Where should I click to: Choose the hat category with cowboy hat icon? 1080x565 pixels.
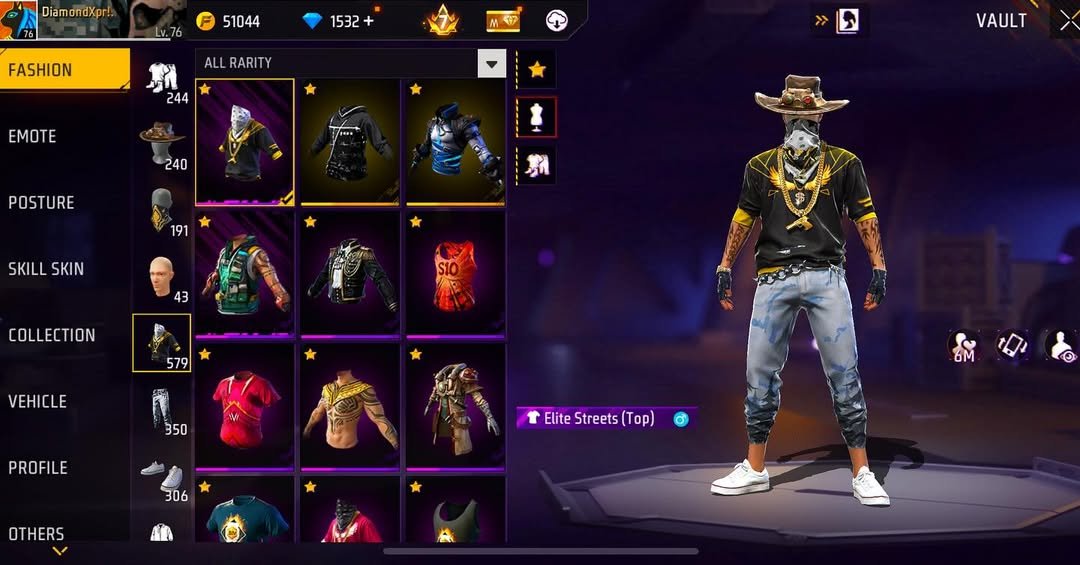pos(162,144)
